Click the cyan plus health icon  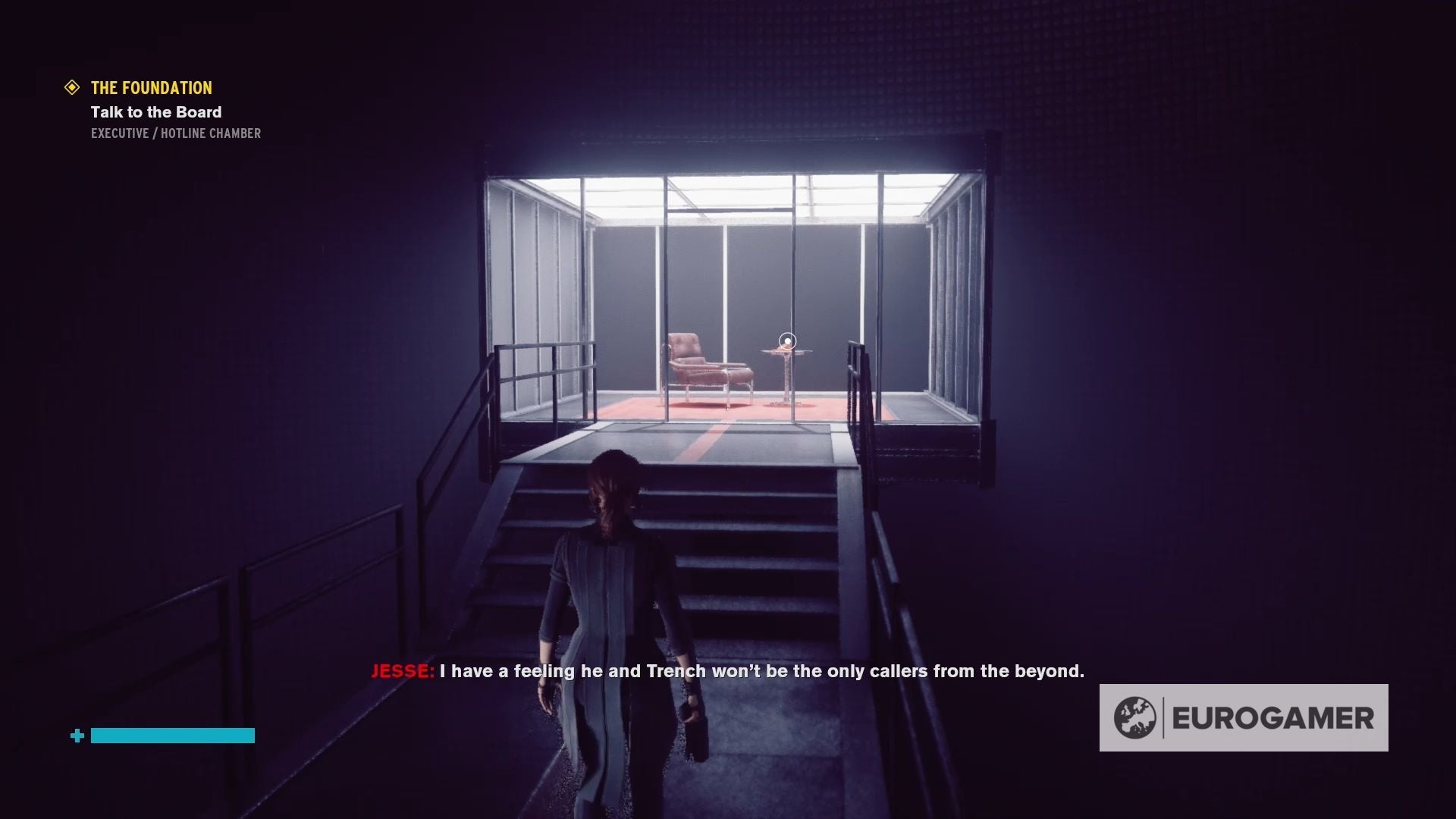click(76, 735)
